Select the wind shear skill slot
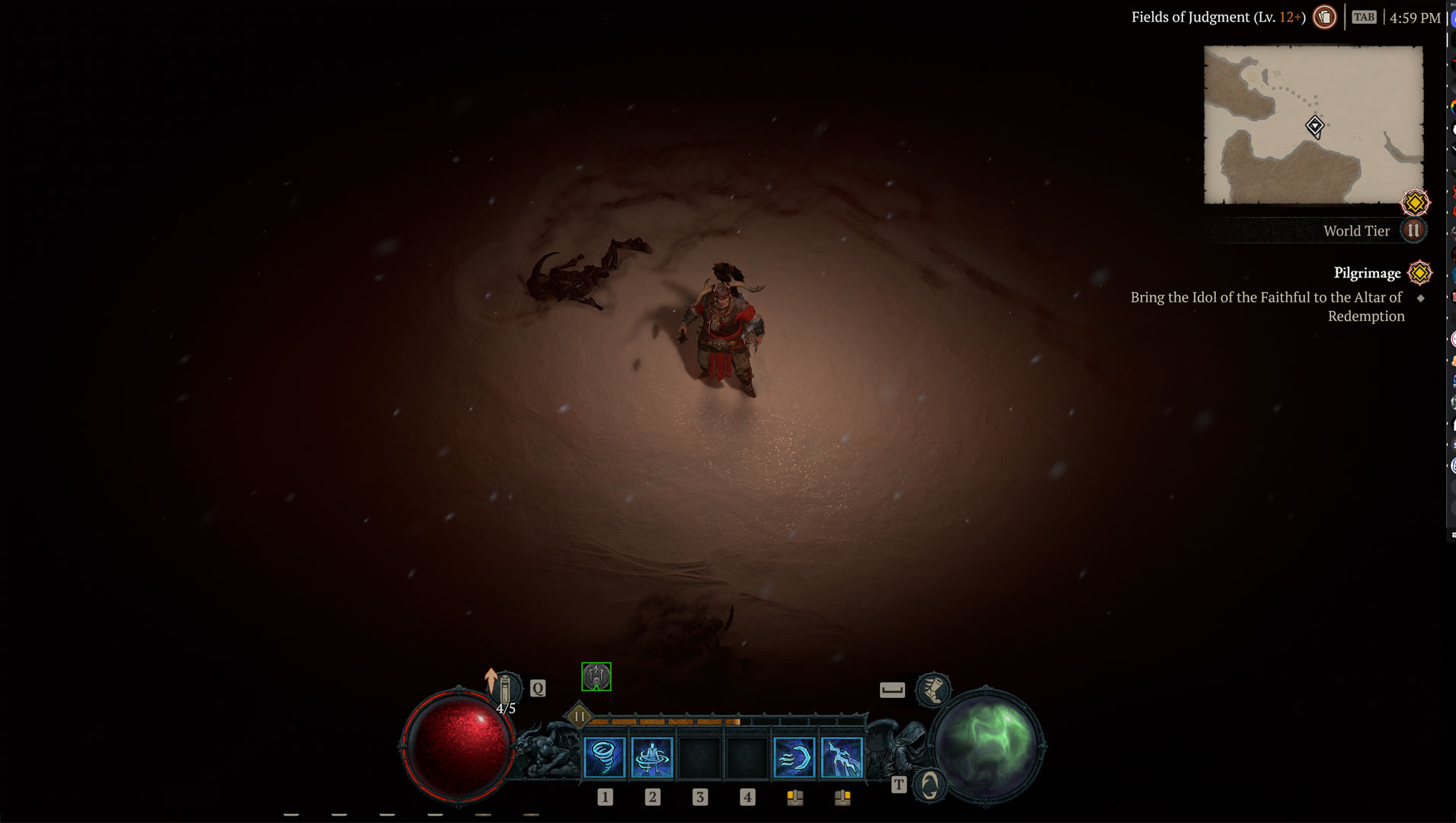 (x=794, y=757)
